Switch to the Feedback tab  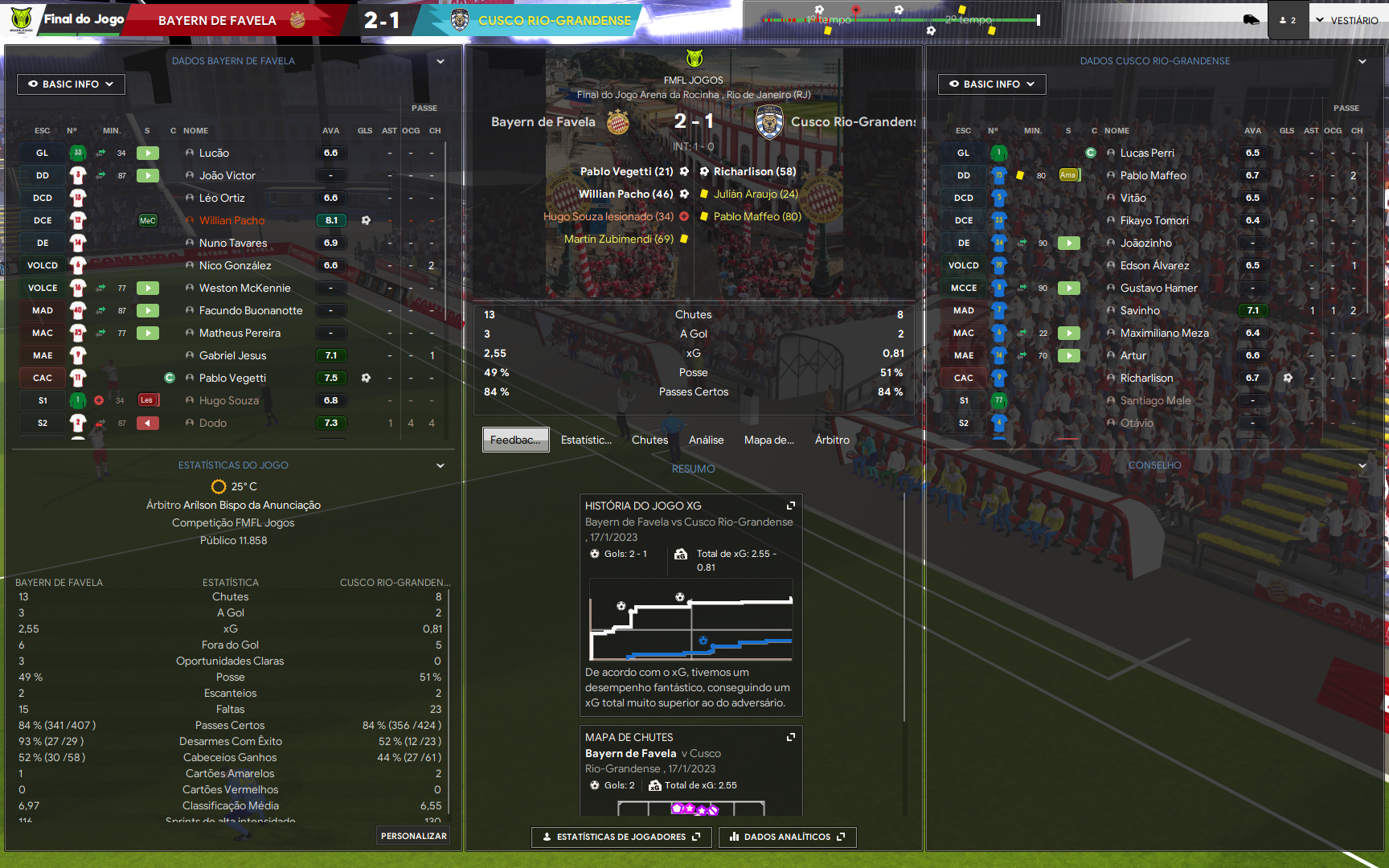pyautogui.click(x=515, y=440)
